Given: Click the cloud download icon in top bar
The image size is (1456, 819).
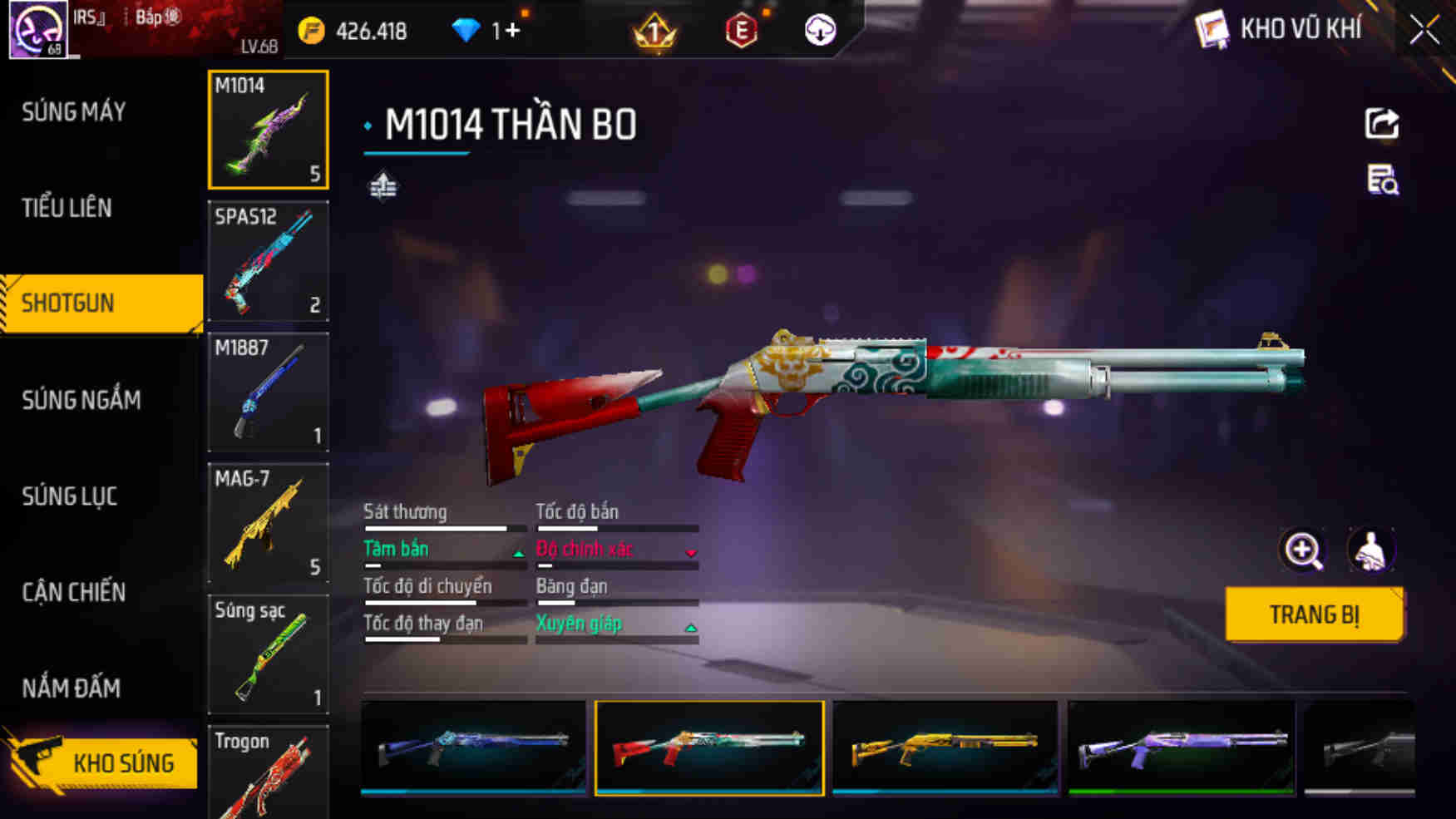Looking at the screenshot, I should pyautogui.click(x=819, y=32).
